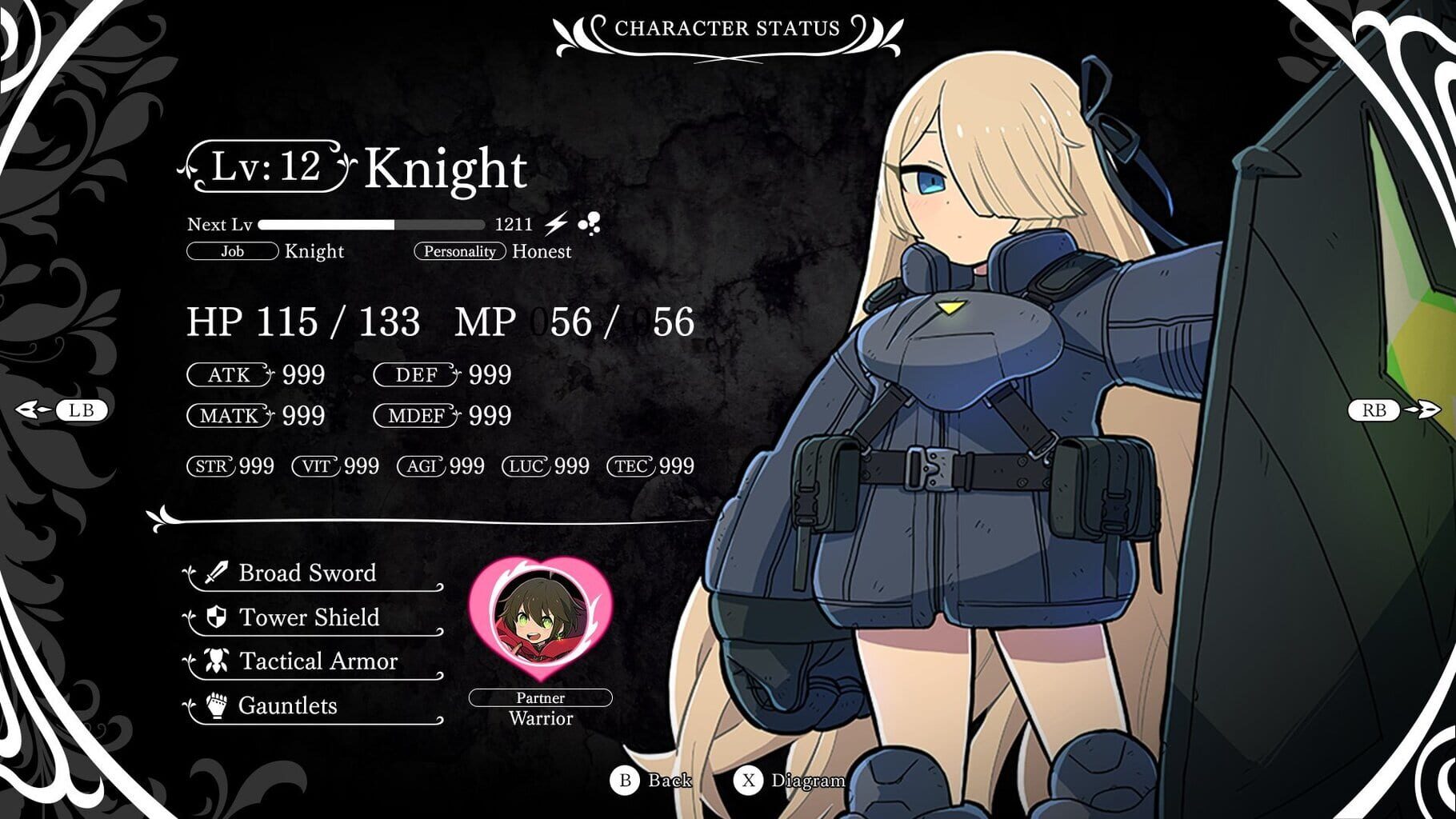Click the Tower Shield equipment icon
Screen dimensions: 1456x819
(214, 617)
